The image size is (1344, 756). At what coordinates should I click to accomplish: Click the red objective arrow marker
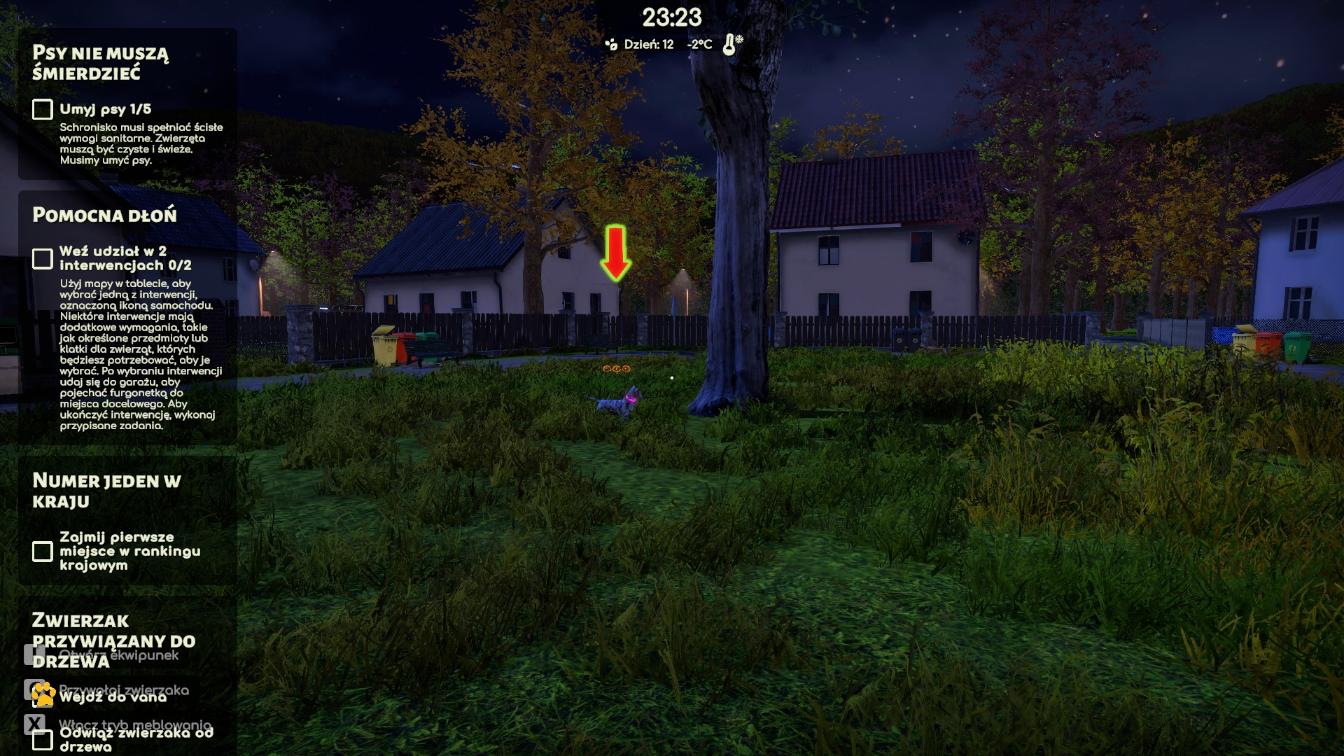[x=615, y=253]
